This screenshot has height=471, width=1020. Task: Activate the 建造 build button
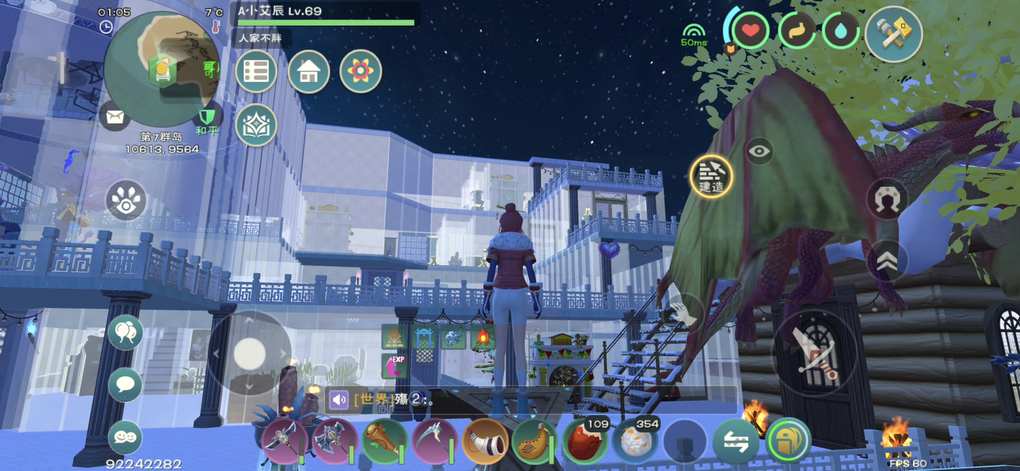712,176
